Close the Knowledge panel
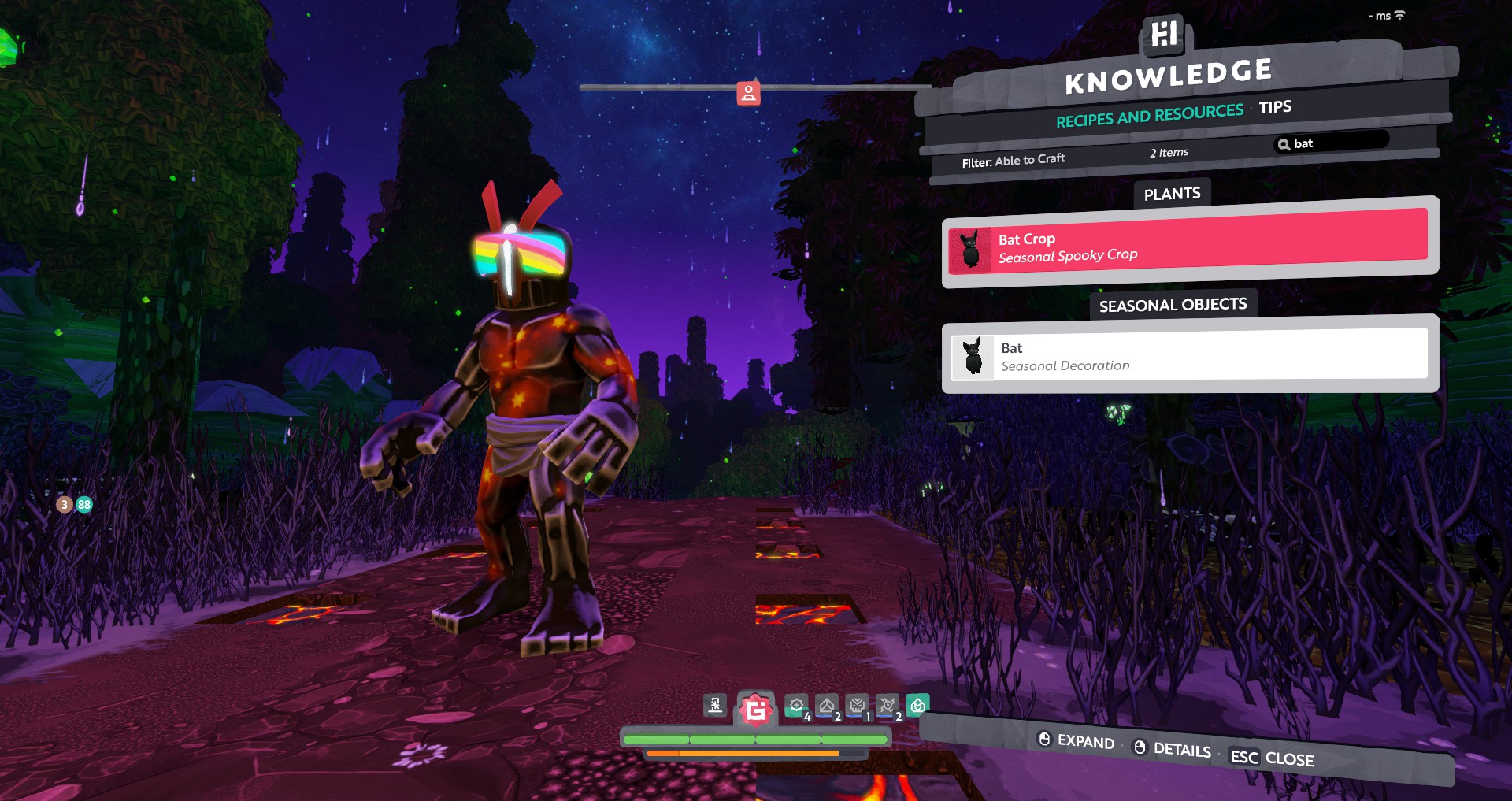 click(x=1272, y=758)
